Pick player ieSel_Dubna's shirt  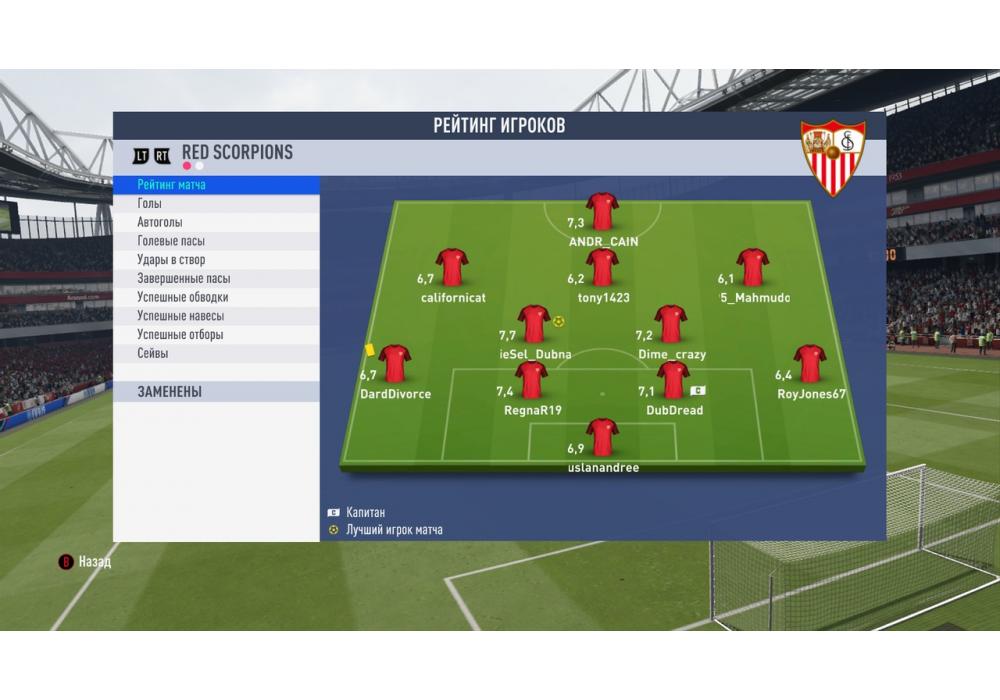pos(533,325)
